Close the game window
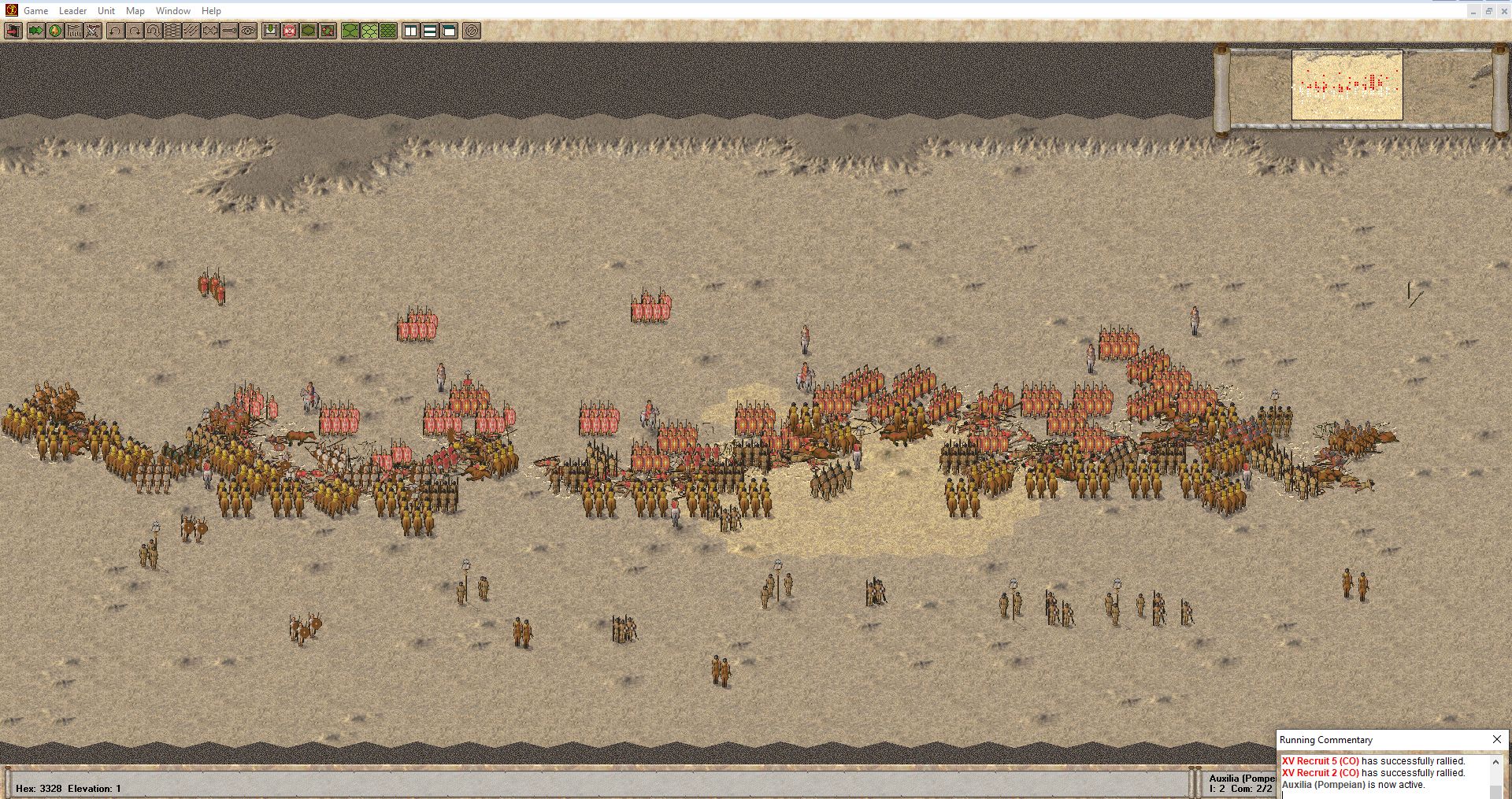Viewport: 1512px width, 799px height. pyautogui.click(x=1503, y=11)
